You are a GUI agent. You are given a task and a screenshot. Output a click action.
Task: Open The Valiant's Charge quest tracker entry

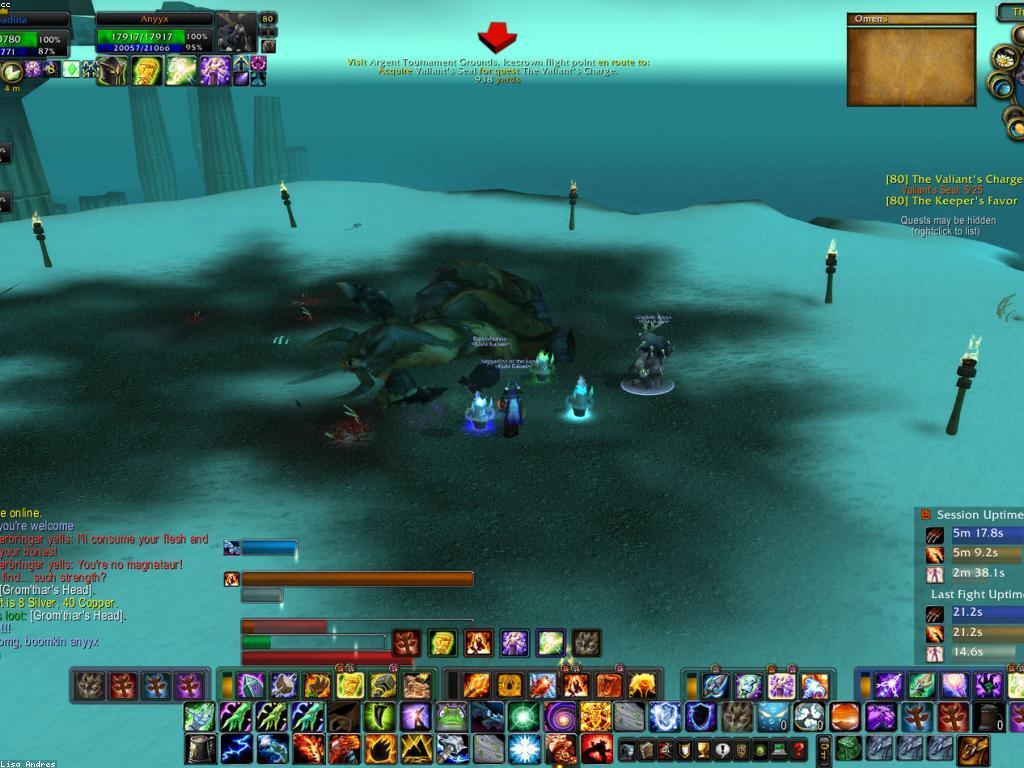pos(953,179)
